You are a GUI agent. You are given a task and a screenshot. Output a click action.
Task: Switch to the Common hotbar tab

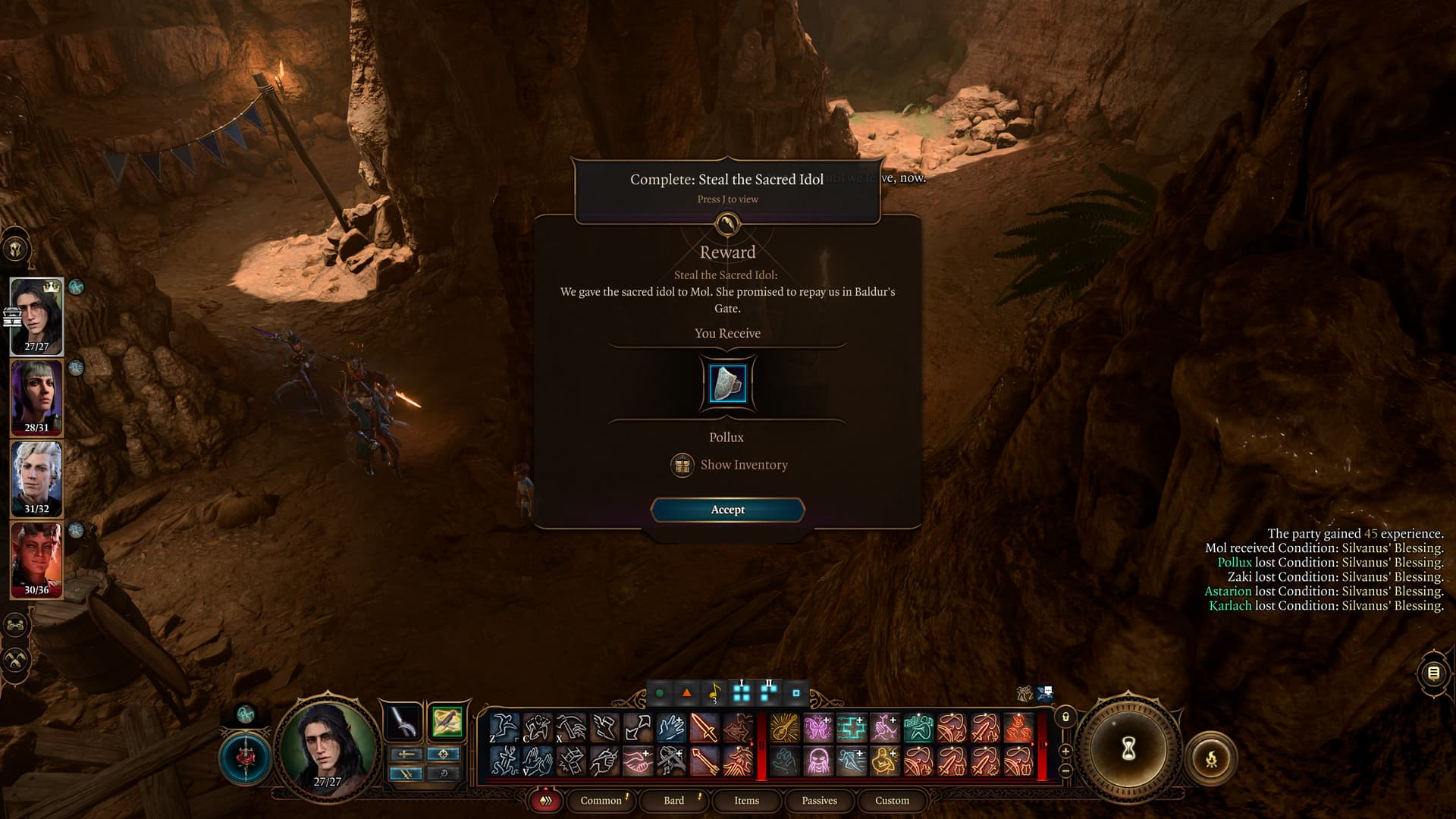pyautogui.click(x=601, y=800)
